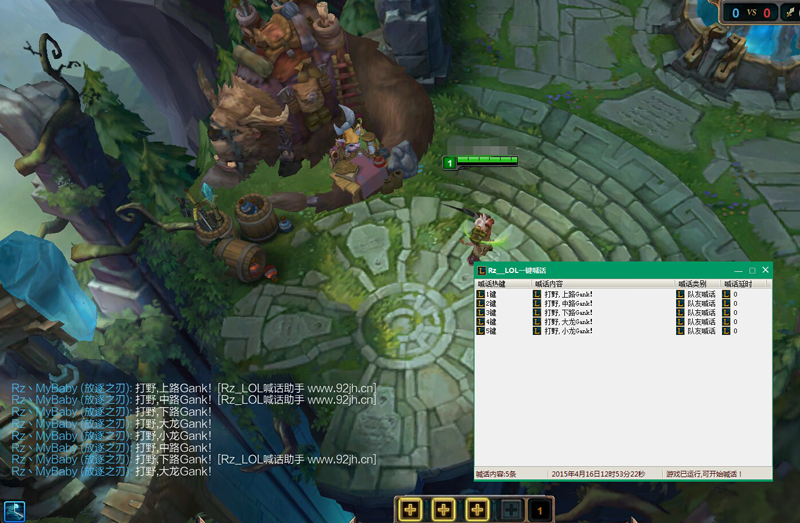The height and width of the screenshot is (523, 800).
Task: Click the 喊话类别 column header
Action: [693, 284]
